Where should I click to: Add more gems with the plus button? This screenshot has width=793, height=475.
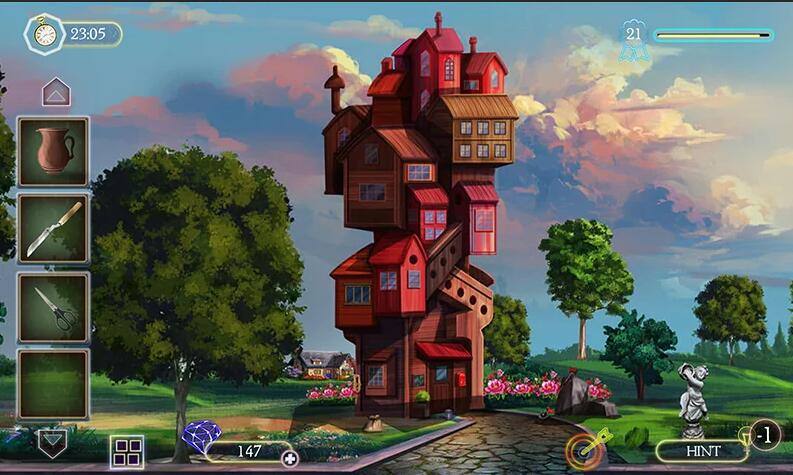point(290,458)
